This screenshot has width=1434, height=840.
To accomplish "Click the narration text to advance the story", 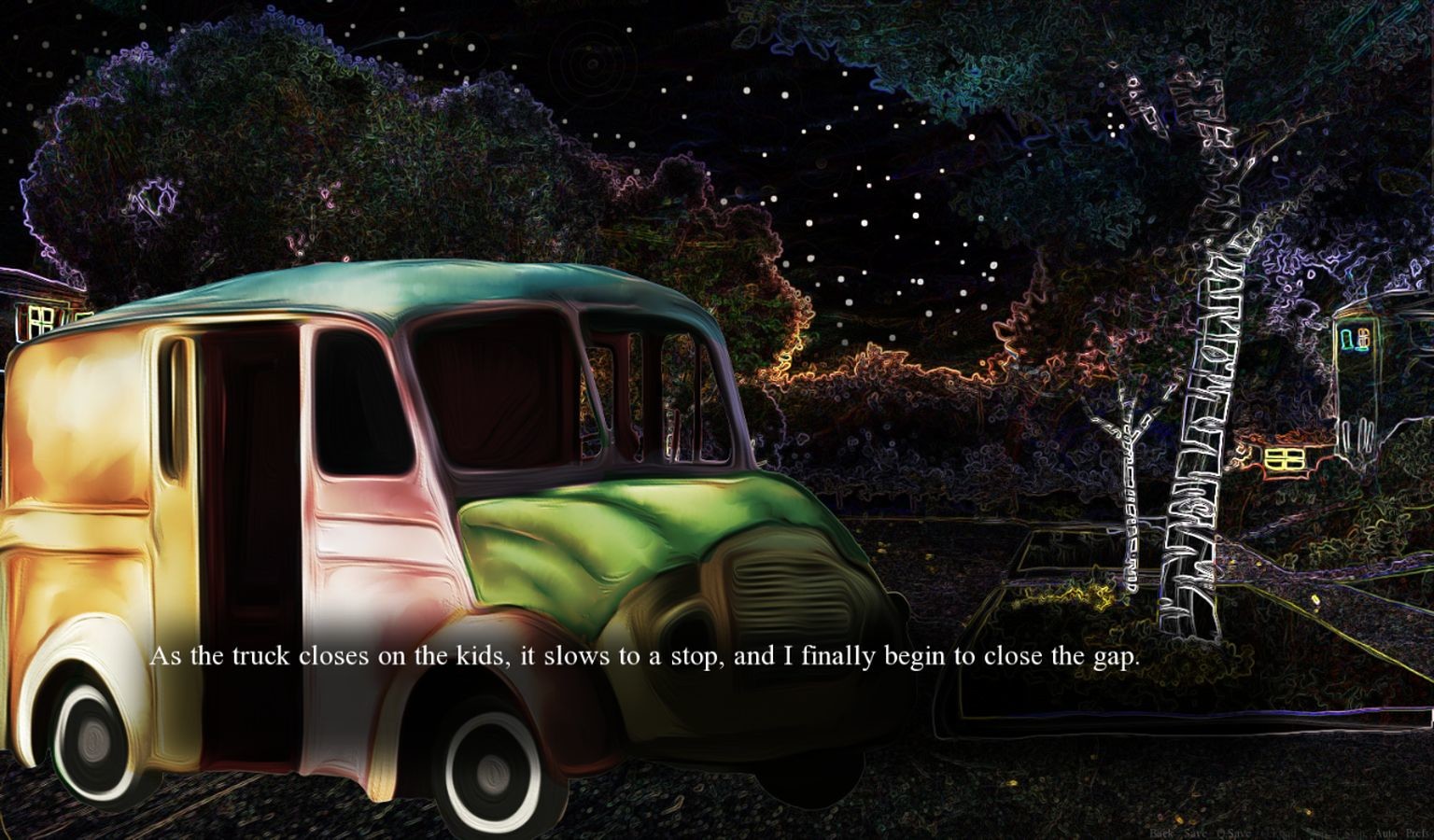I will (x=648, y=657).
